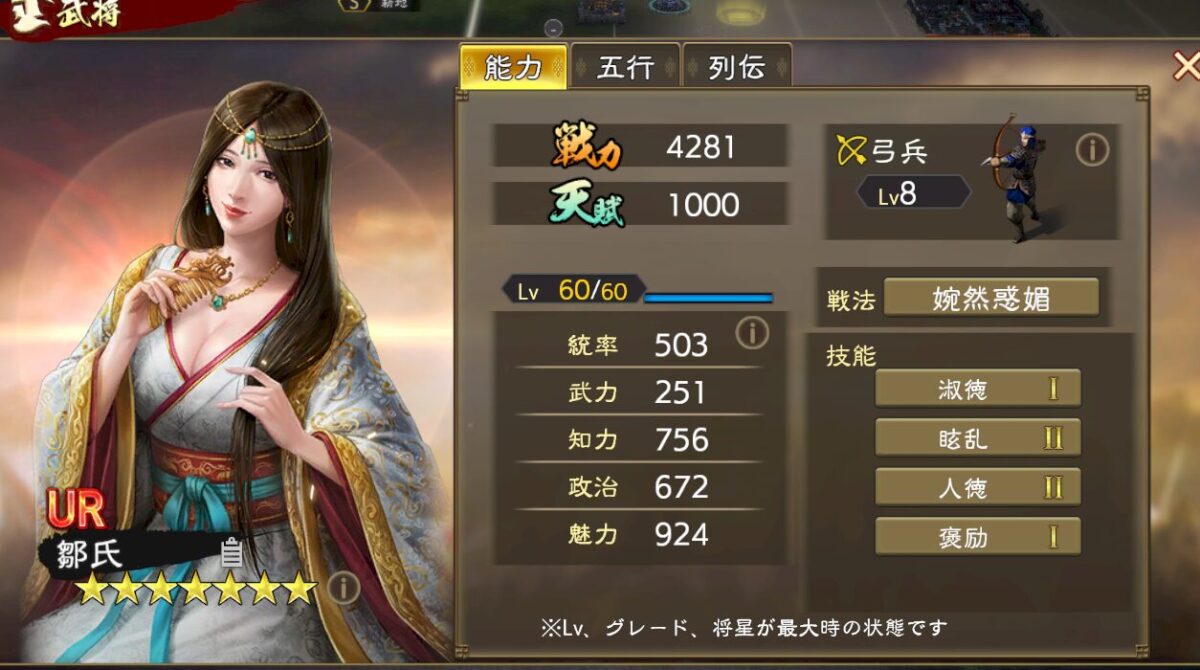Viewport: 1200px width, 670px height.
Task: Show the 褒励 skill details
Action: 977,536
